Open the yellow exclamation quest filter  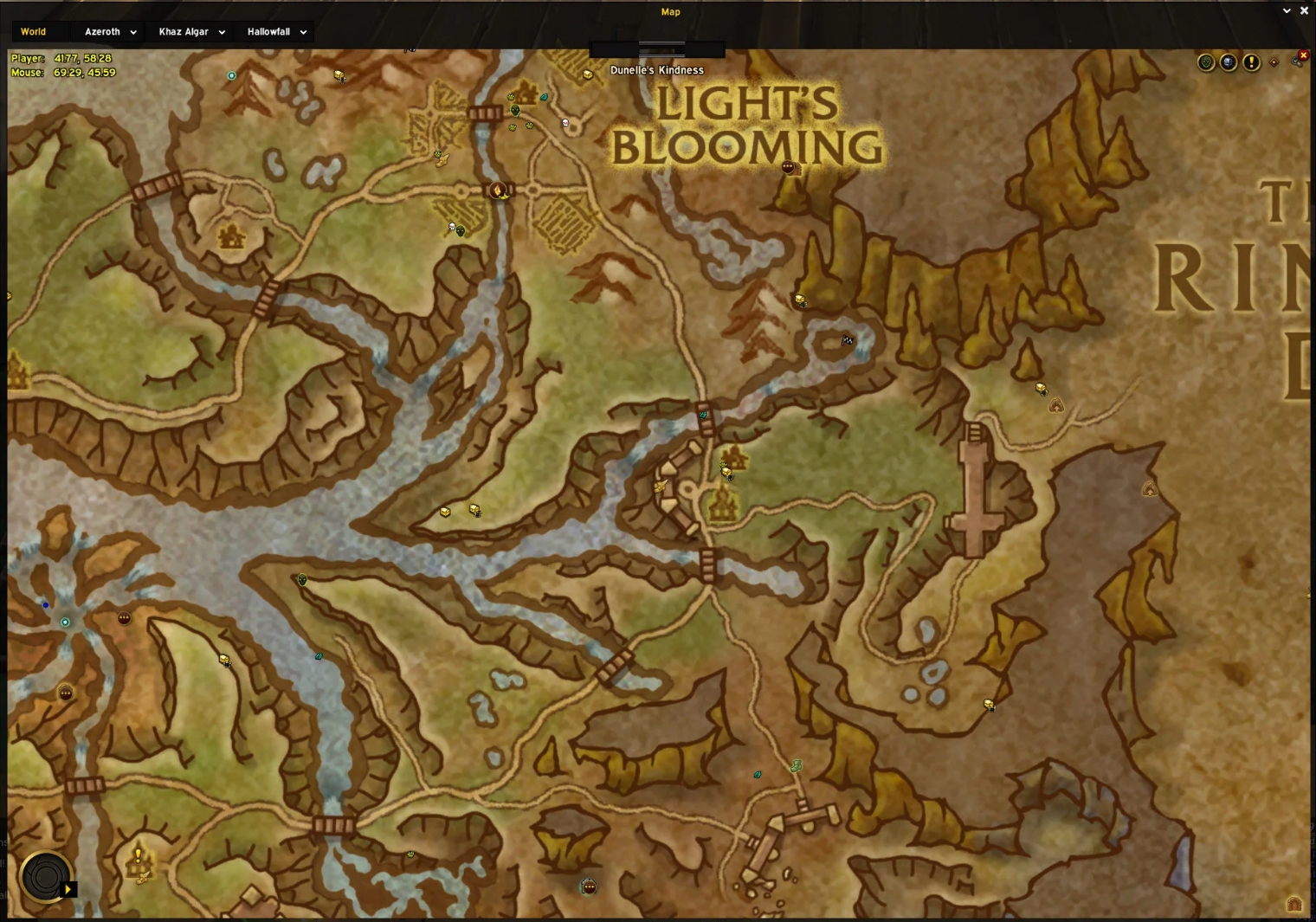[x=1251, y=62]
